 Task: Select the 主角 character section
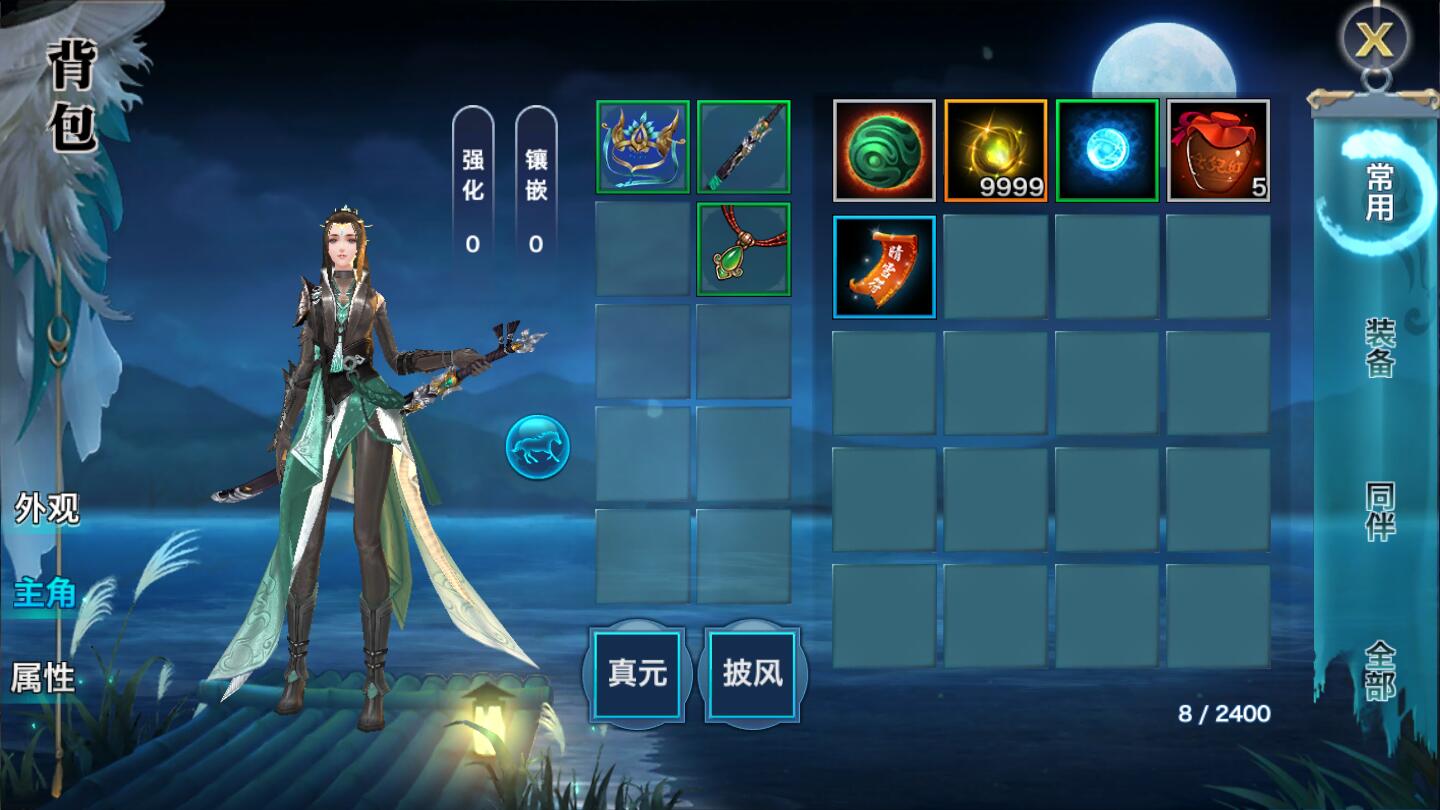44,593
